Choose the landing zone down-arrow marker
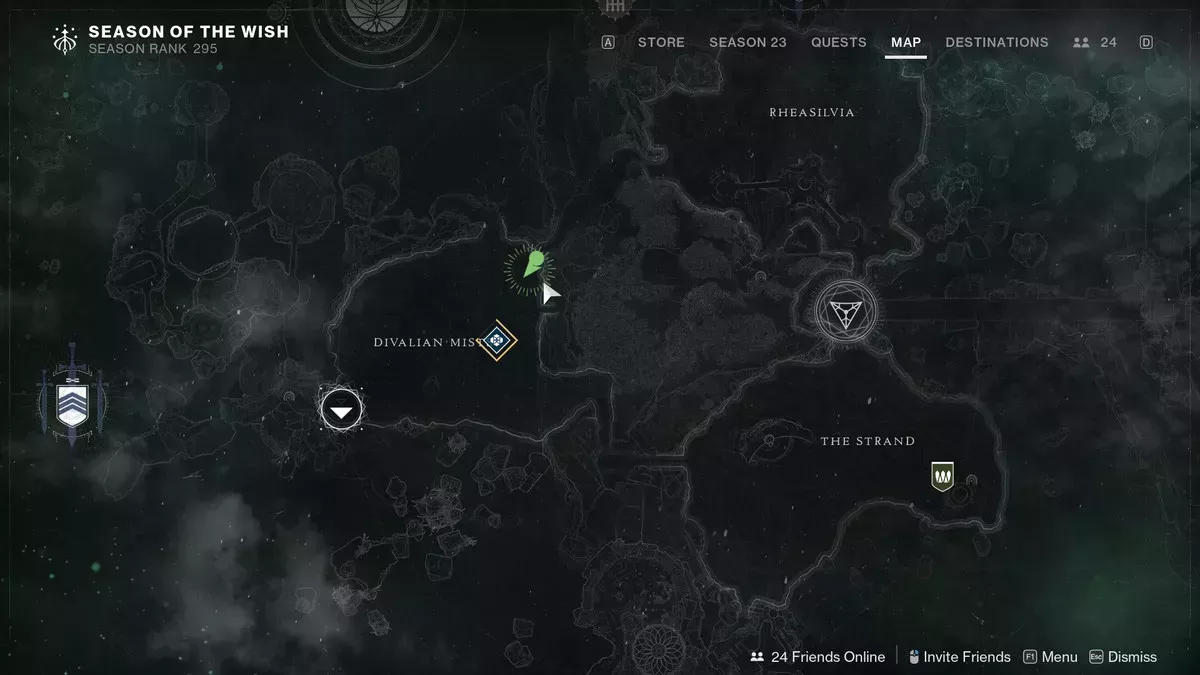Viewport: 1200px width, 675px height. click(x=341, y=409)
